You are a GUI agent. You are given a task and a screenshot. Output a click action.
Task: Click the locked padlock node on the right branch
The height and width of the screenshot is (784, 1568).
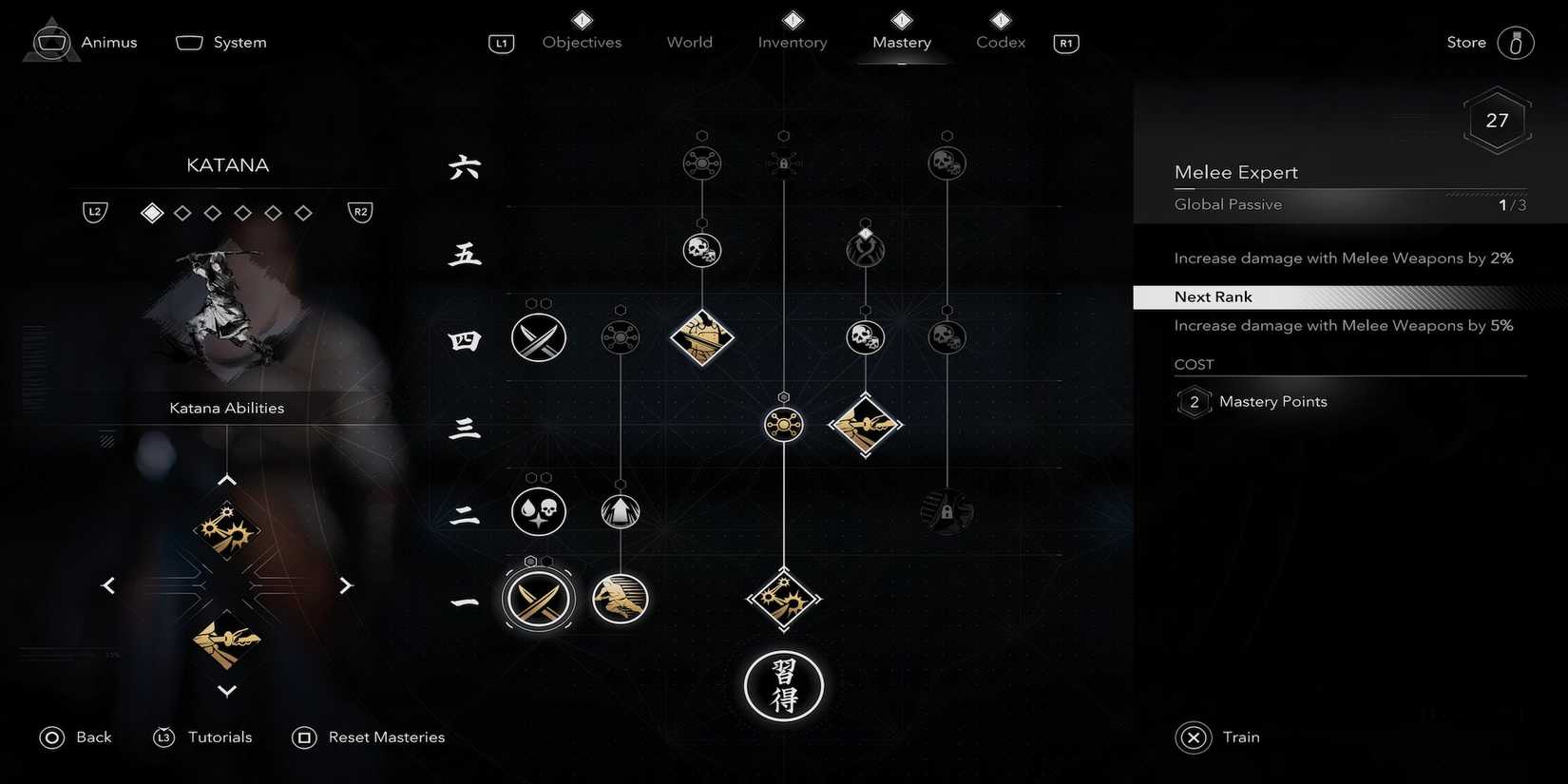[947, 511]
